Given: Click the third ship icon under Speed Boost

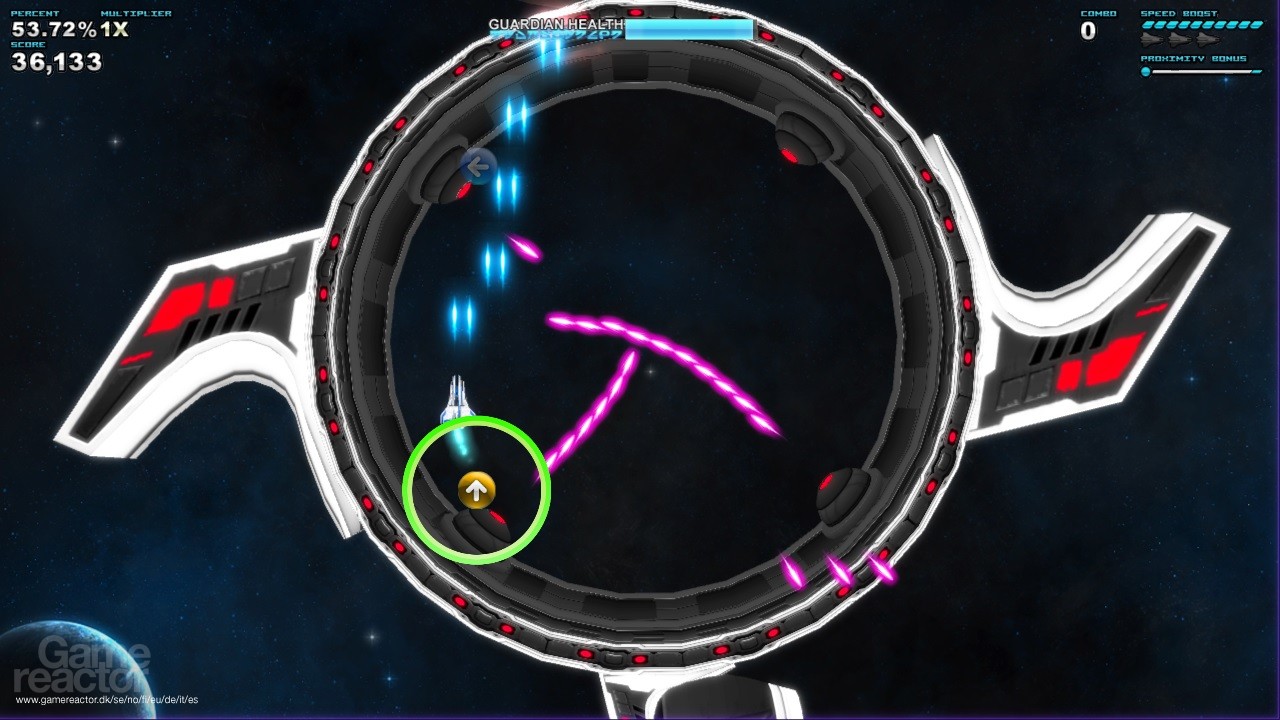Looking at the screenshot, I should point(1207,40).
